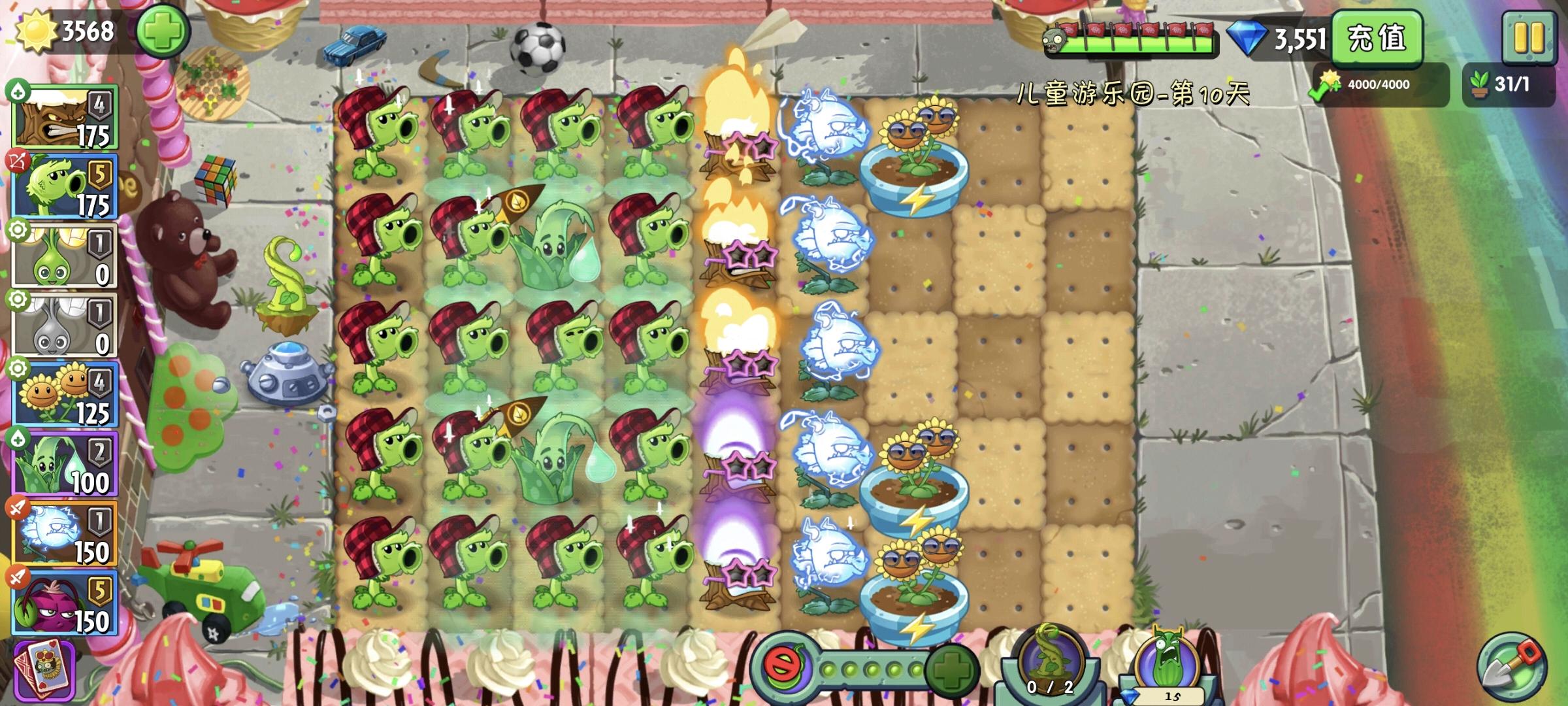Select the Torchwood seed packet costing 175

click(65, 118)
